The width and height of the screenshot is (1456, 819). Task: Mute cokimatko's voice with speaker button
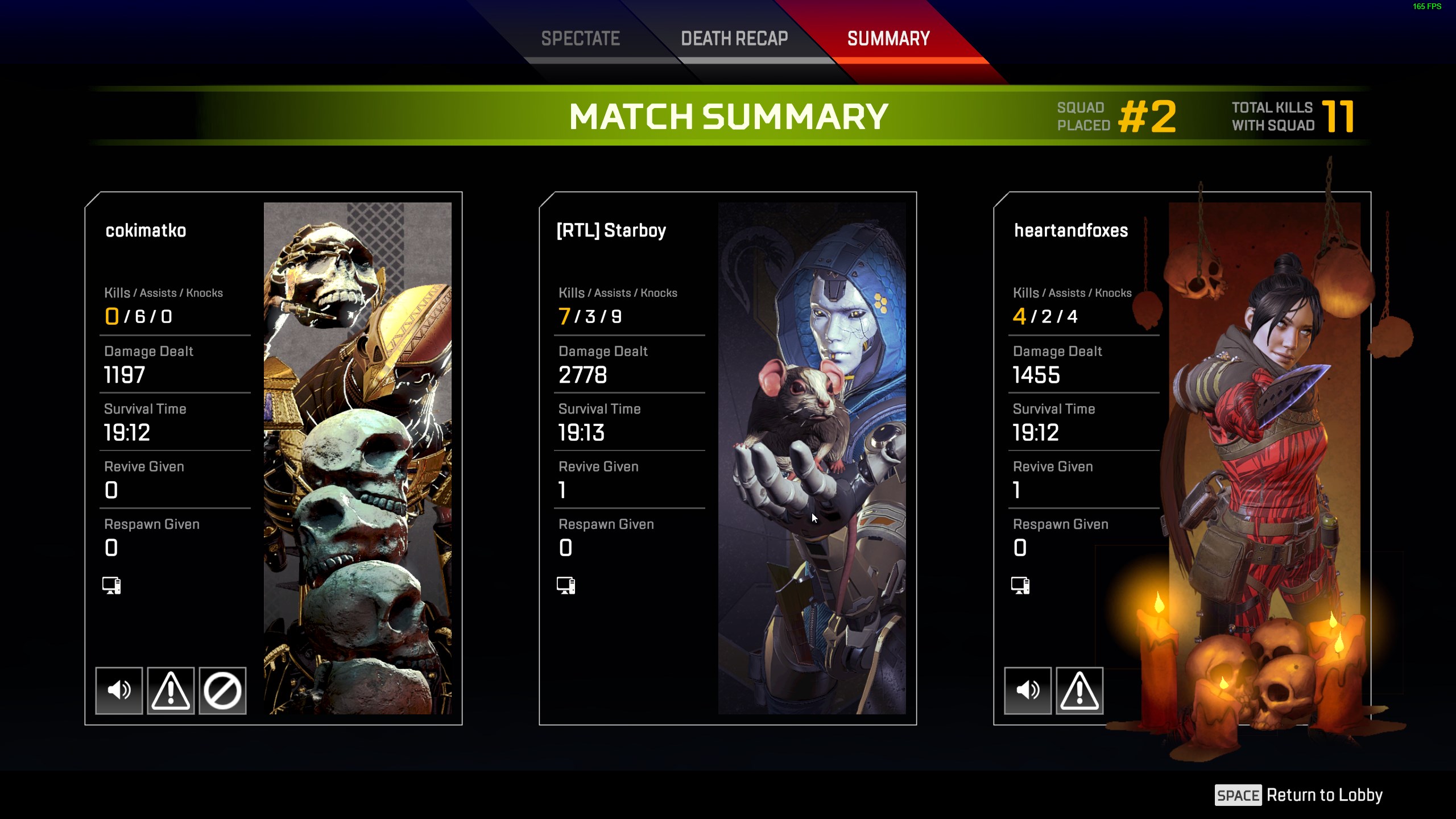tap(119, 690)
